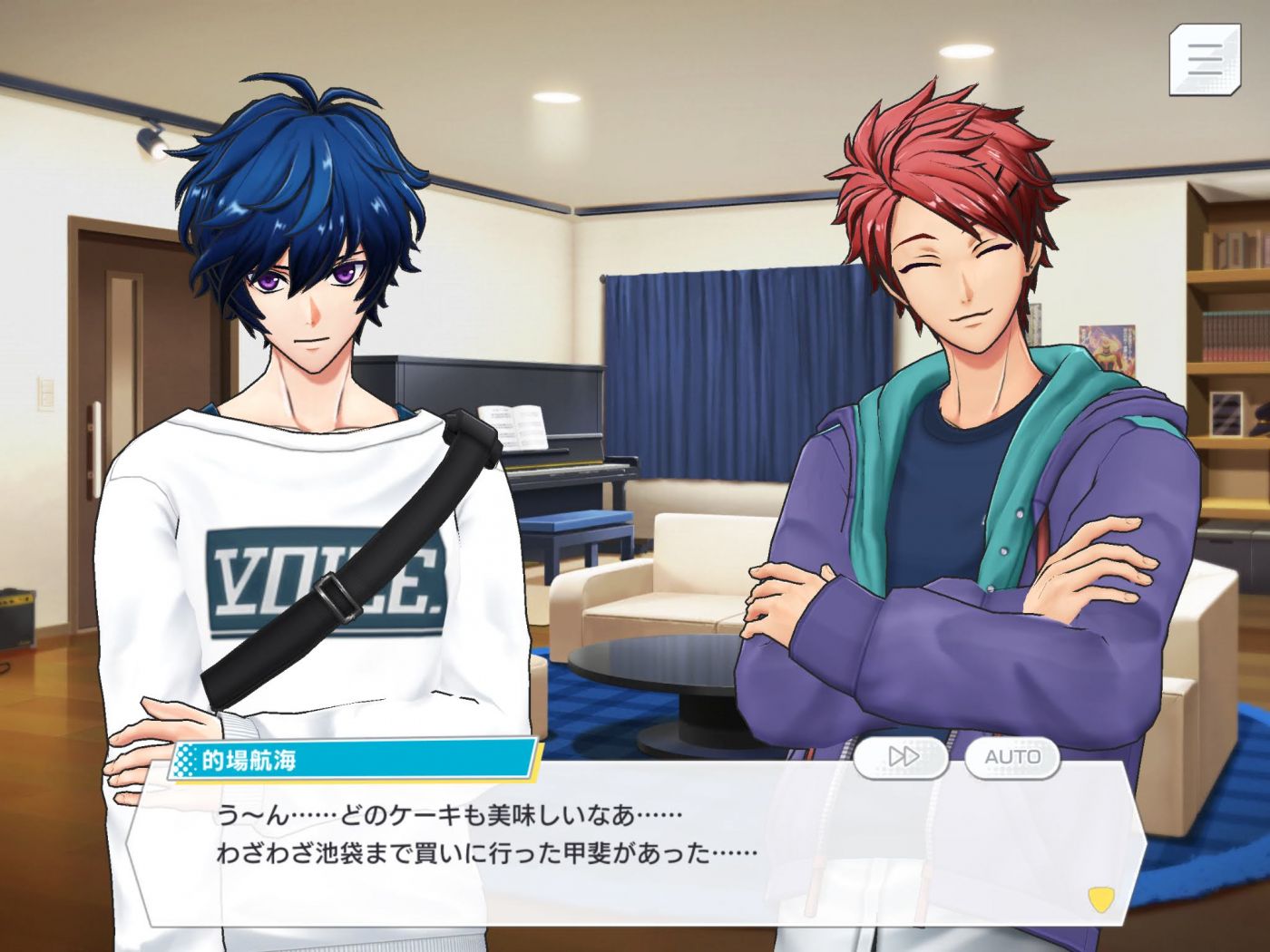Advance dialogue with the yellow arrow indicator

[x=1100, y=899]
